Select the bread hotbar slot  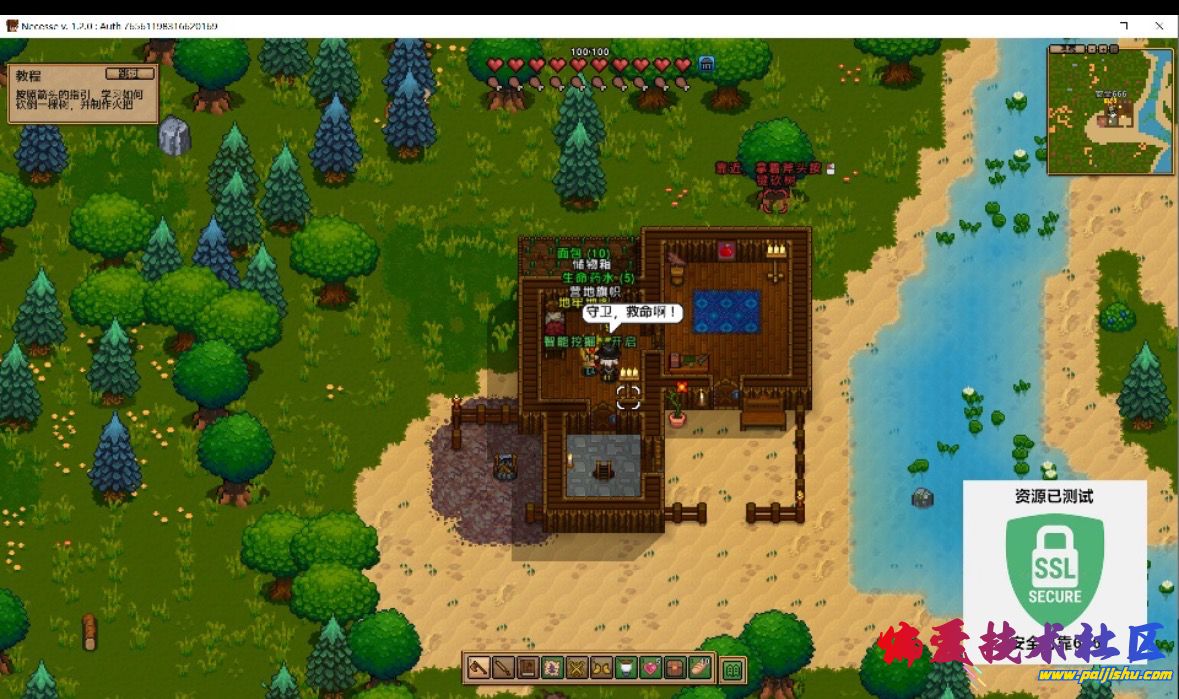(x=702, y=668)
